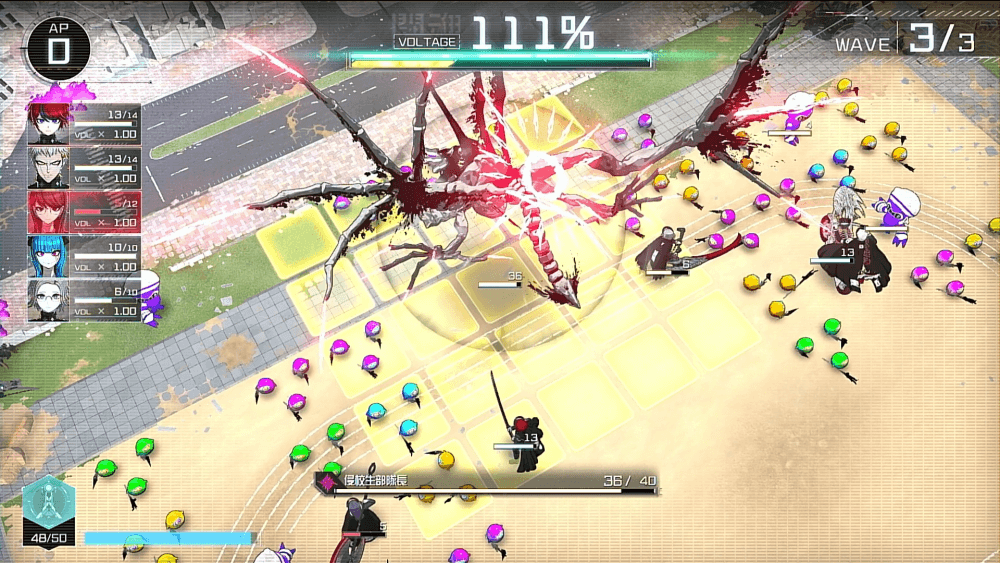Pick the gray-haired glasses character portrait
The width and height of the screenshot is (1000, 563).
(48, 299)
